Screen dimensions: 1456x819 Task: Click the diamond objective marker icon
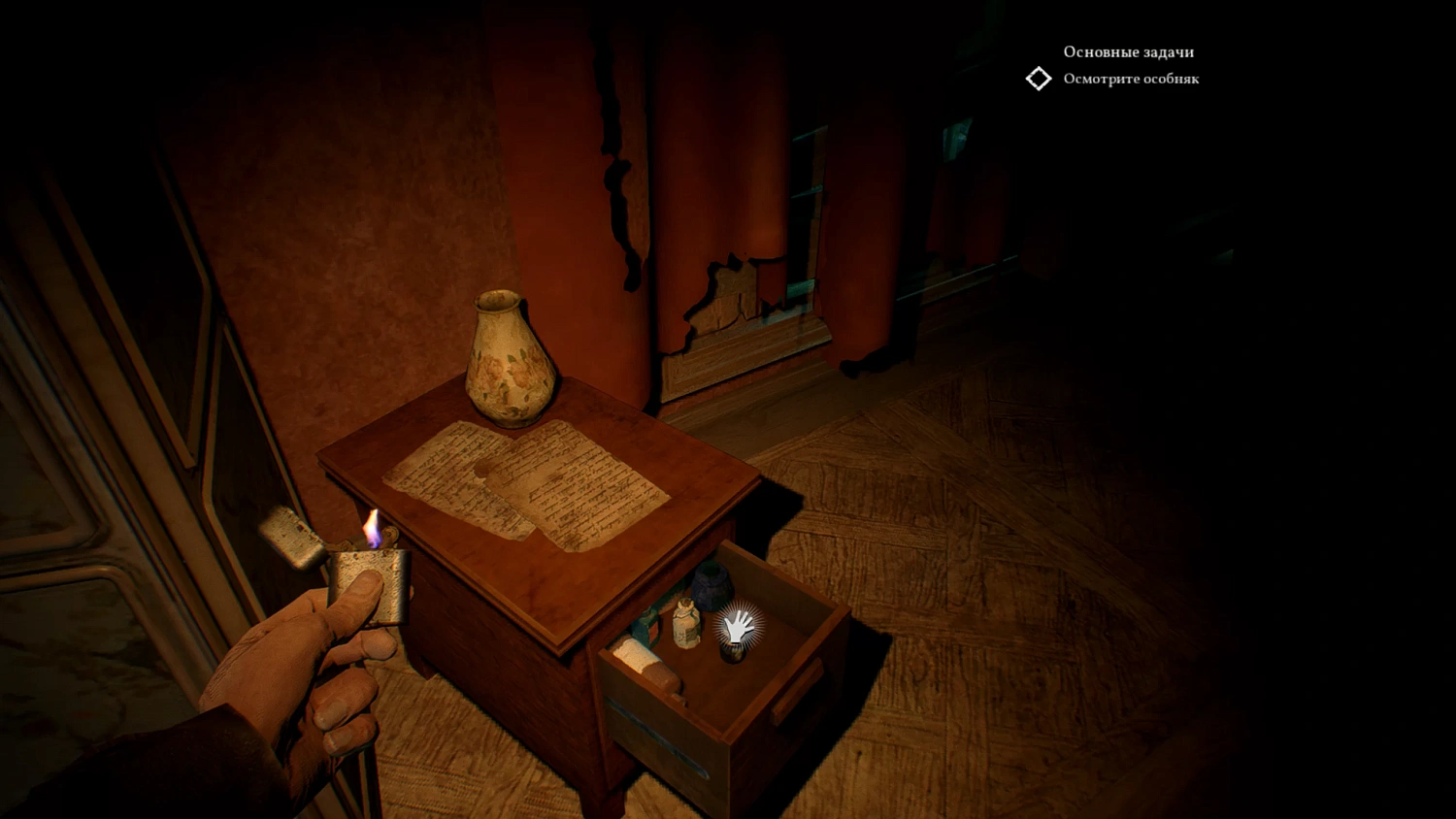click(x=1039, y=79)
